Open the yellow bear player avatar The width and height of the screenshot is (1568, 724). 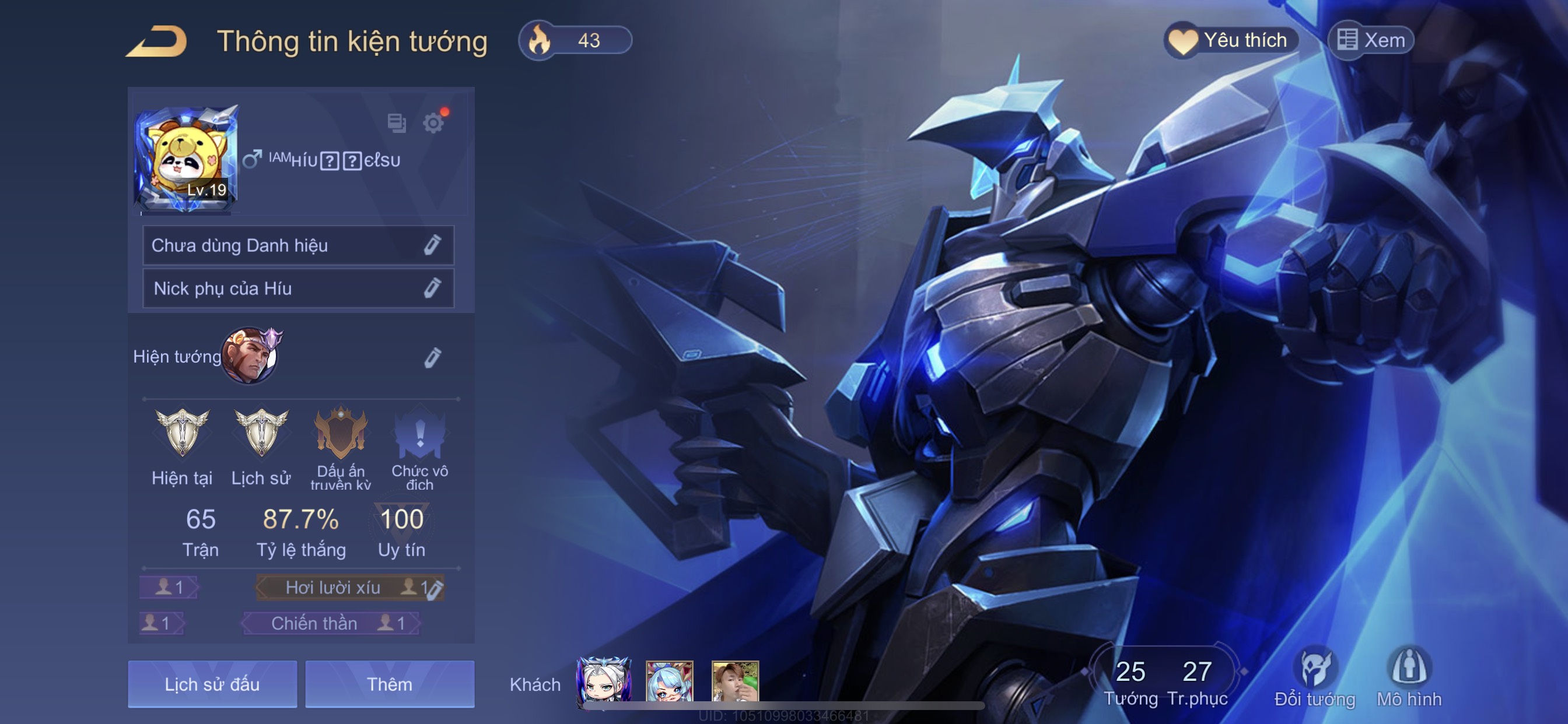pyautogui.click(x=185, y=159)
